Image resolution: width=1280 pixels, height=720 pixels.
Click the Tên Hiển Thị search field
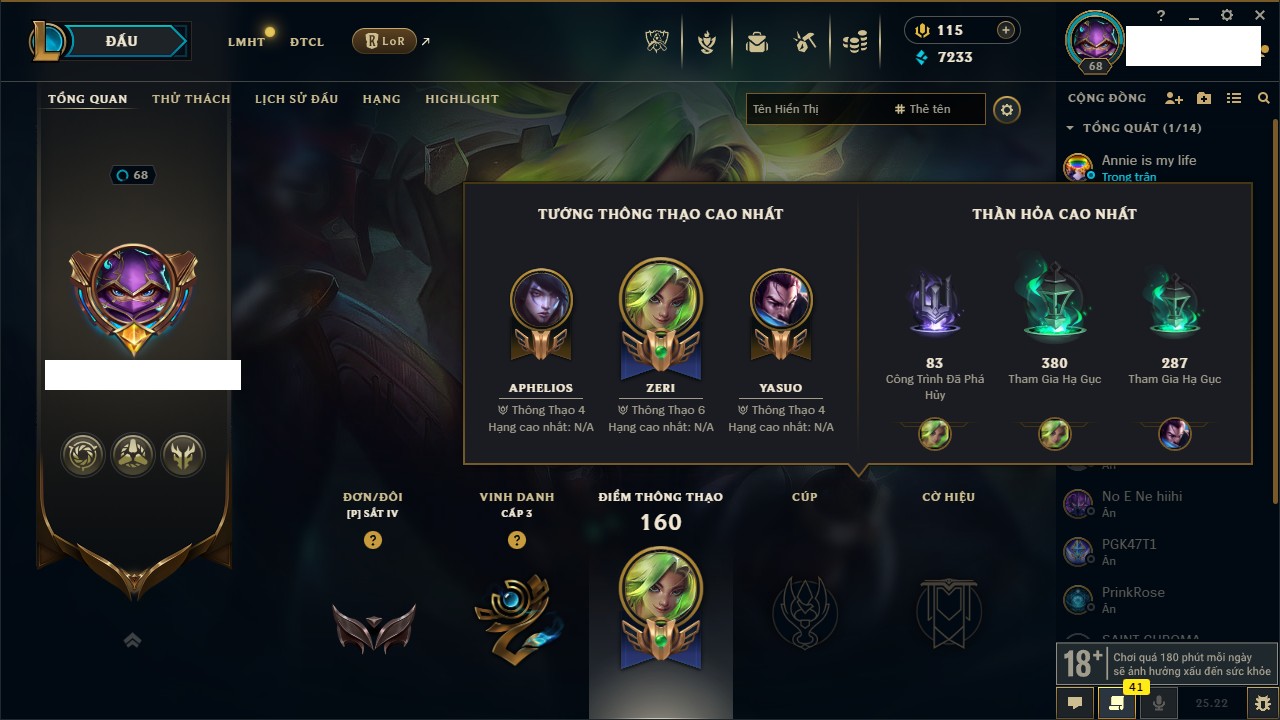pos(815,109)
